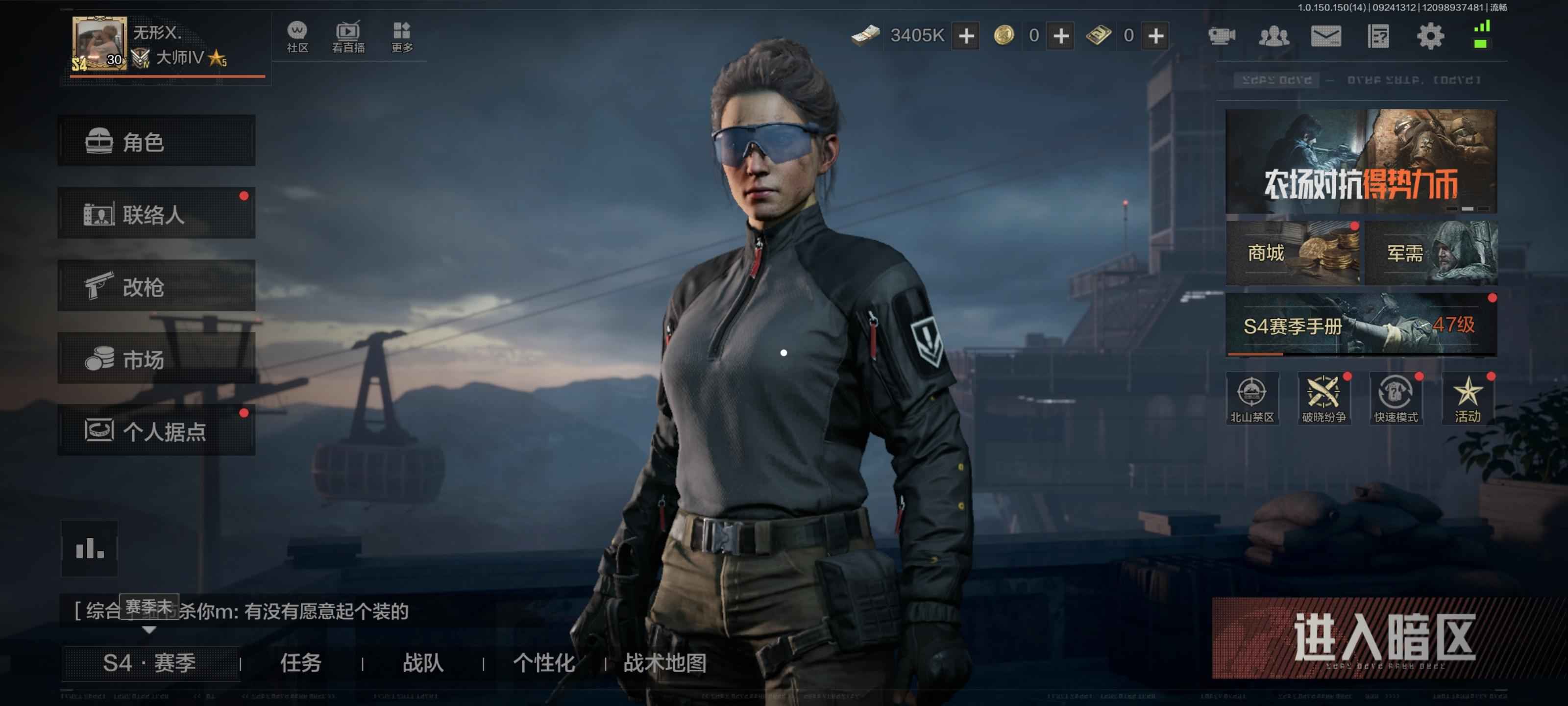Switch to the 战队 team tab

[422, 663]
